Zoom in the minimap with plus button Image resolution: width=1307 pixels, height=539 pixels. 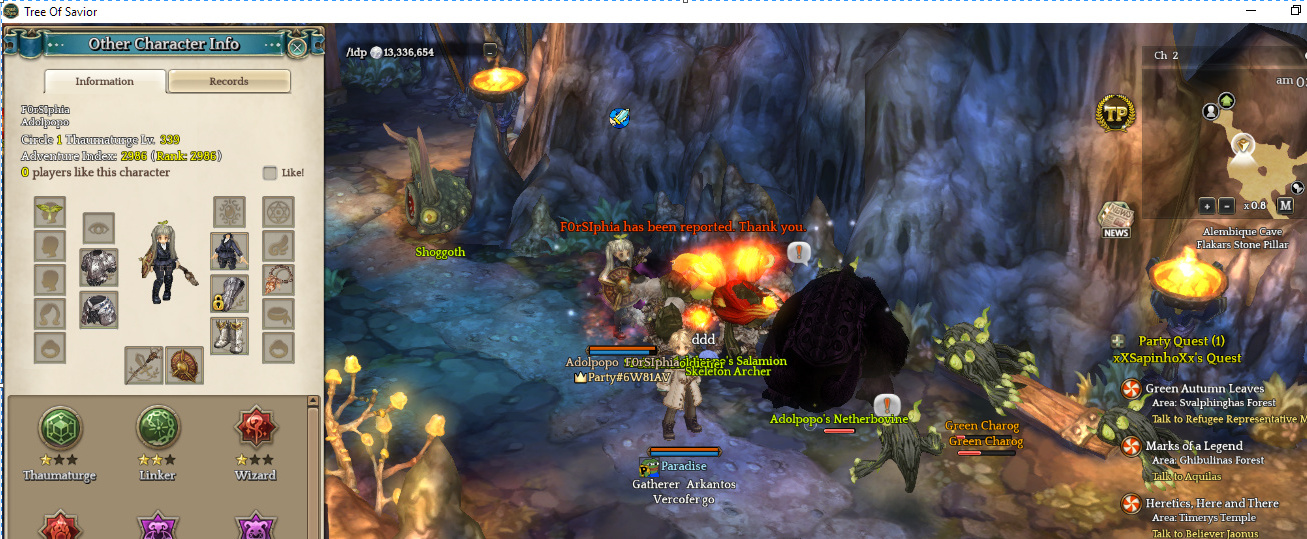(1207, 205)
